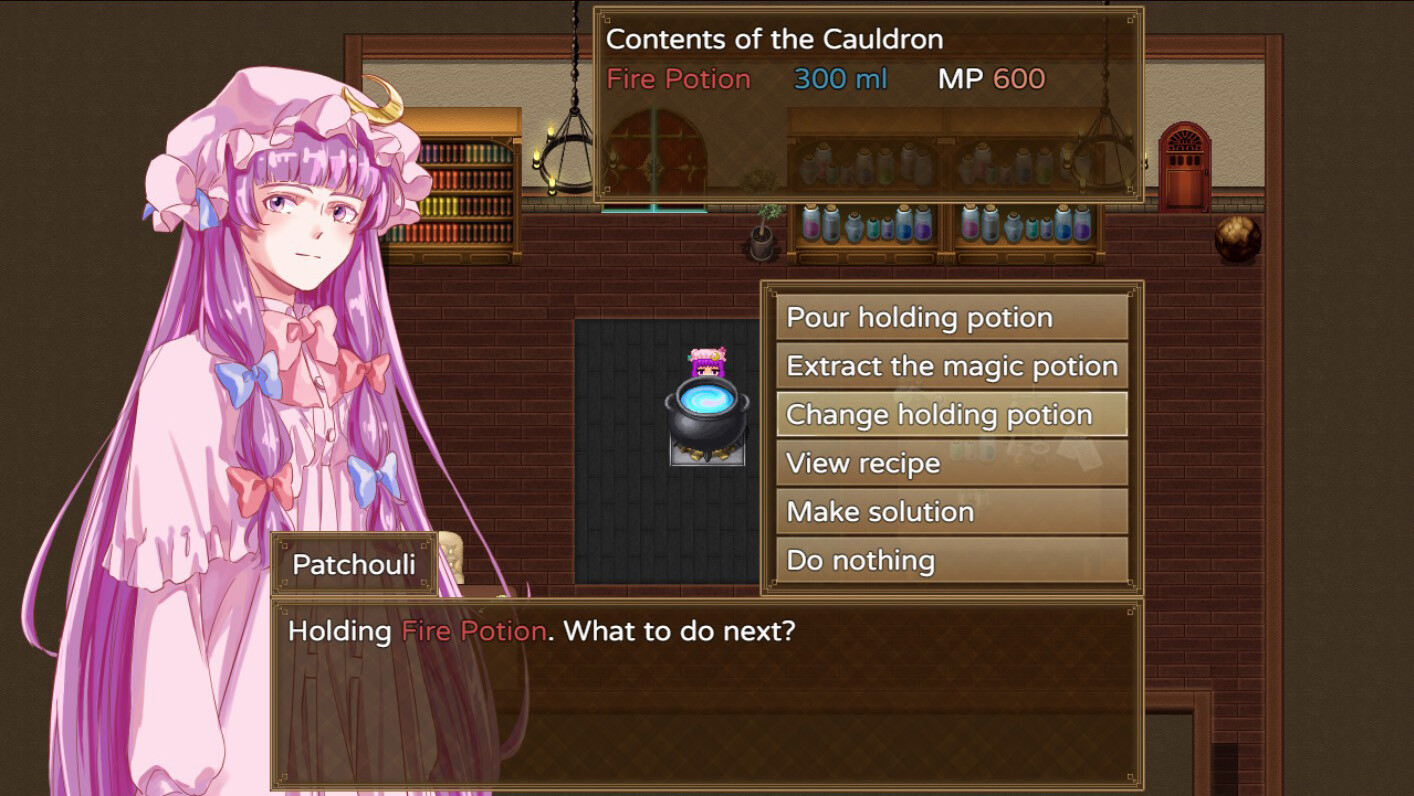1414x796 pixels.
Task: Click the Patchouli name plate
Action: coord(353,565)
